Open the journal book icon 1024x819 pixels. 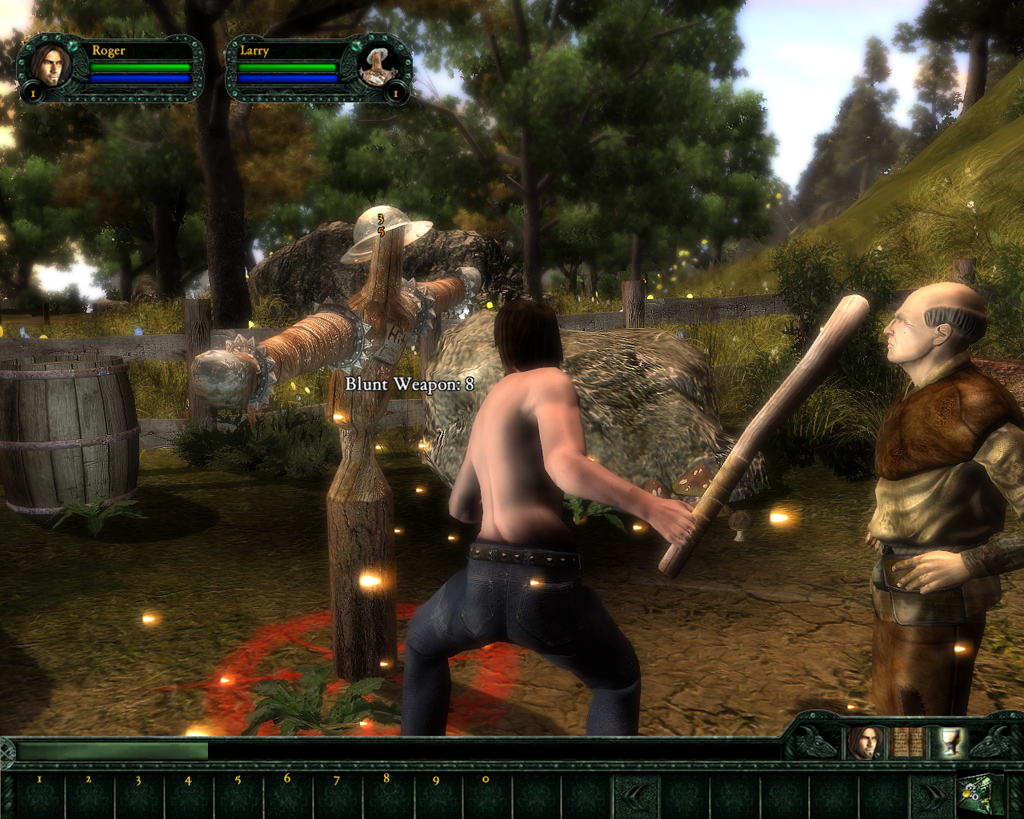906,742
